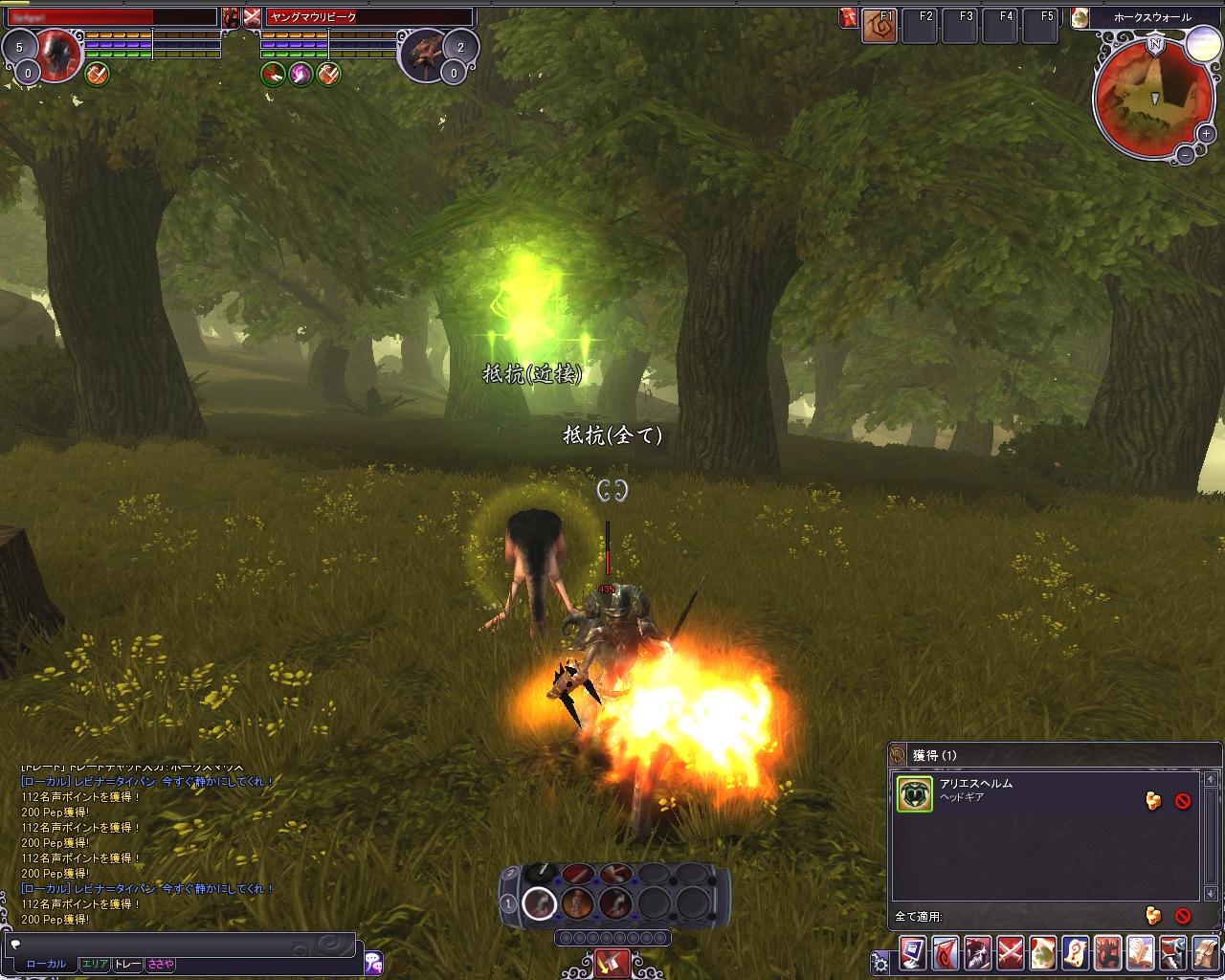Focus the chat input box
Image resolution: width=1225 pixels, height=980 pixels.
click(182, 944)
